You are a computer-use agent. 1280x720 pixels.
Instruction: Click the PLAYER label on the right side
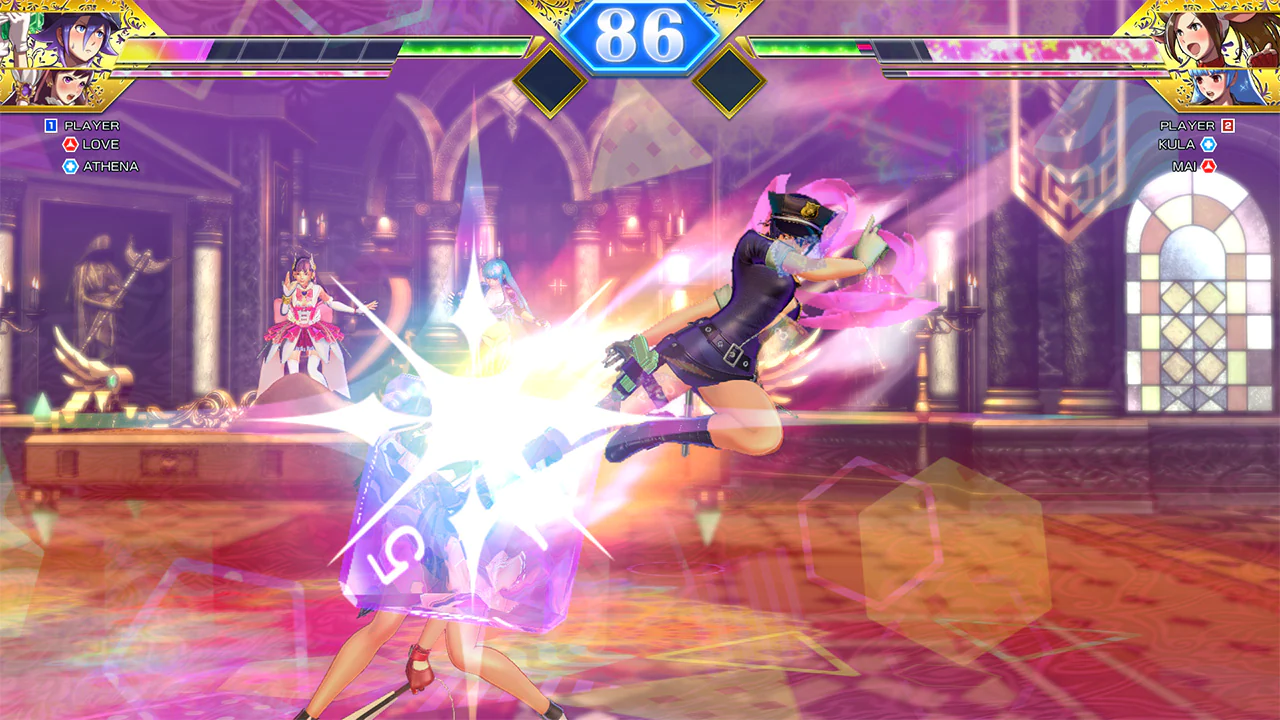pos(1178,125)
